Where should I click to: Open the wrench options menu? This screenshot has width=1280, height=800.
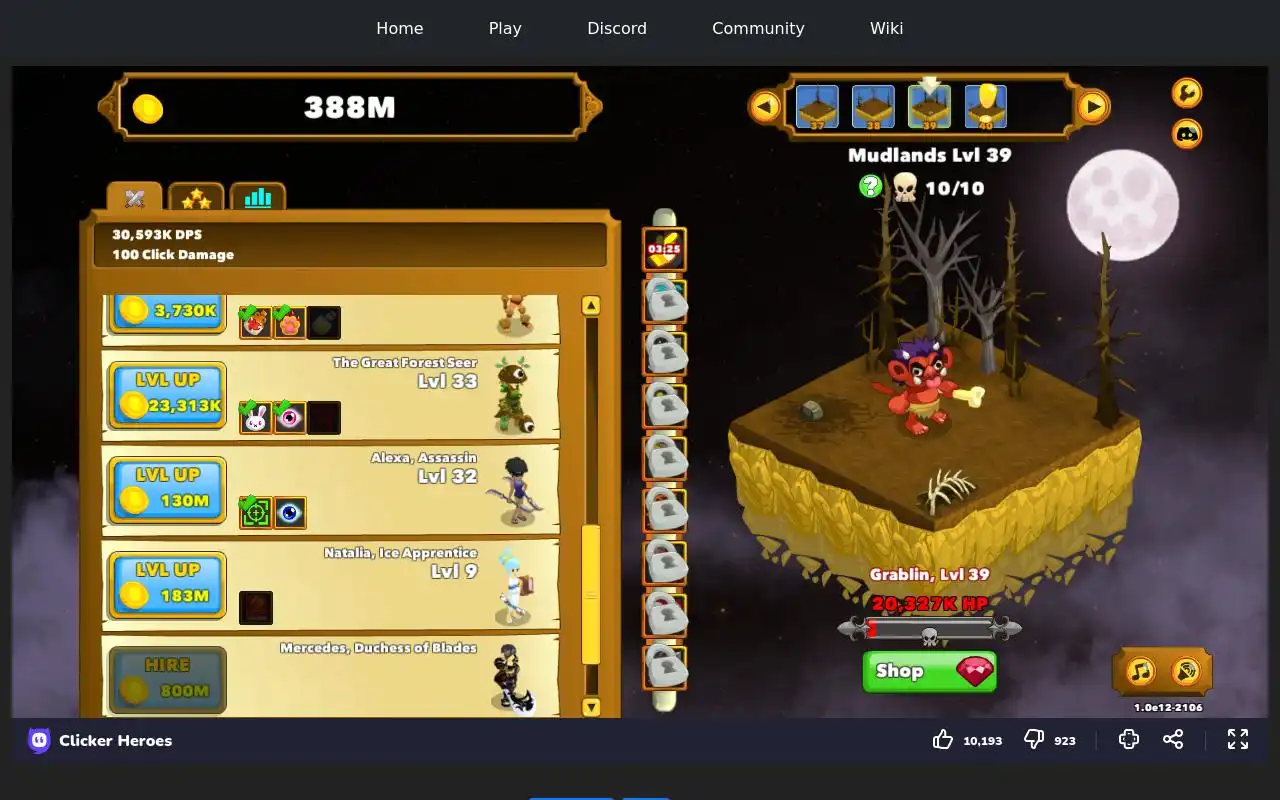coord(1187,93)
